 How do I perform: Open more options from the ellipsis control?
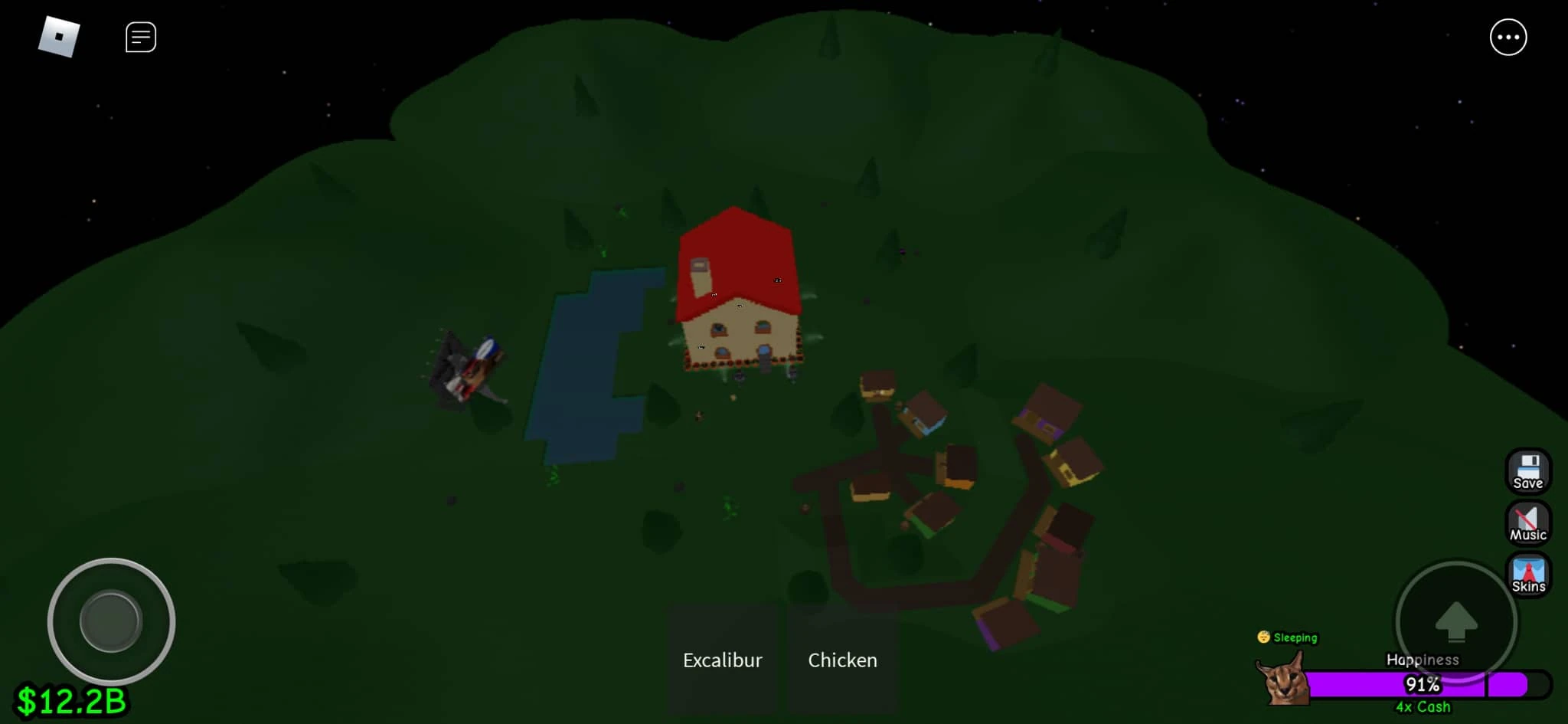coord(1509,37)
